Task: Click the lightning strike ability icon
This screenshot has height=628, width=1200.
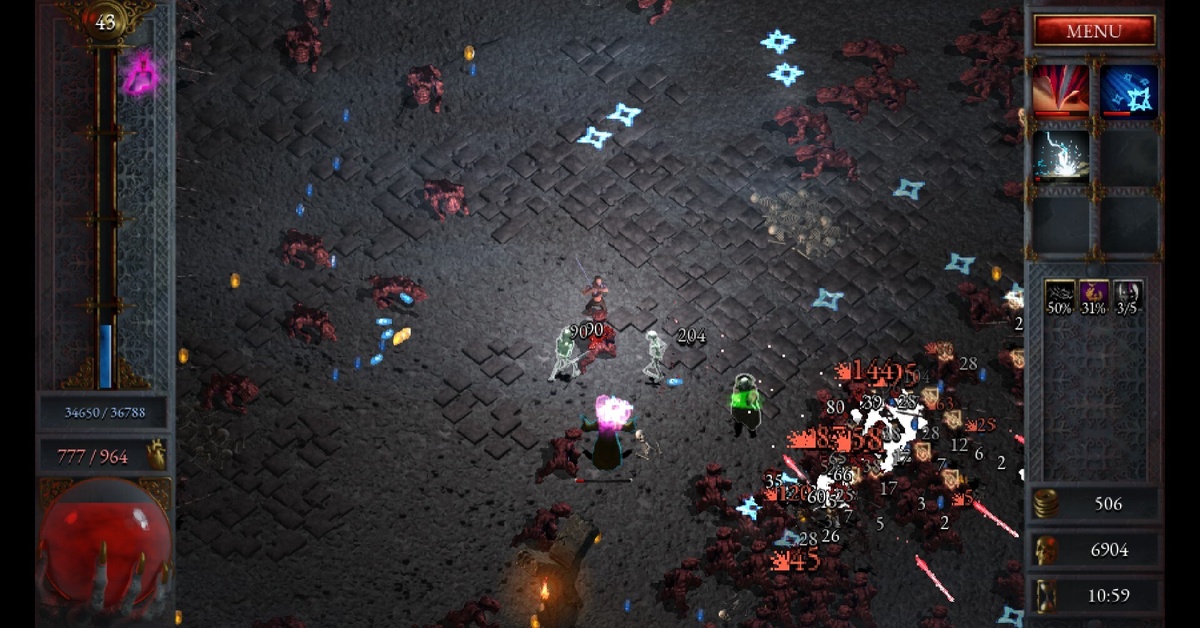Action: tap(1060, 156)
